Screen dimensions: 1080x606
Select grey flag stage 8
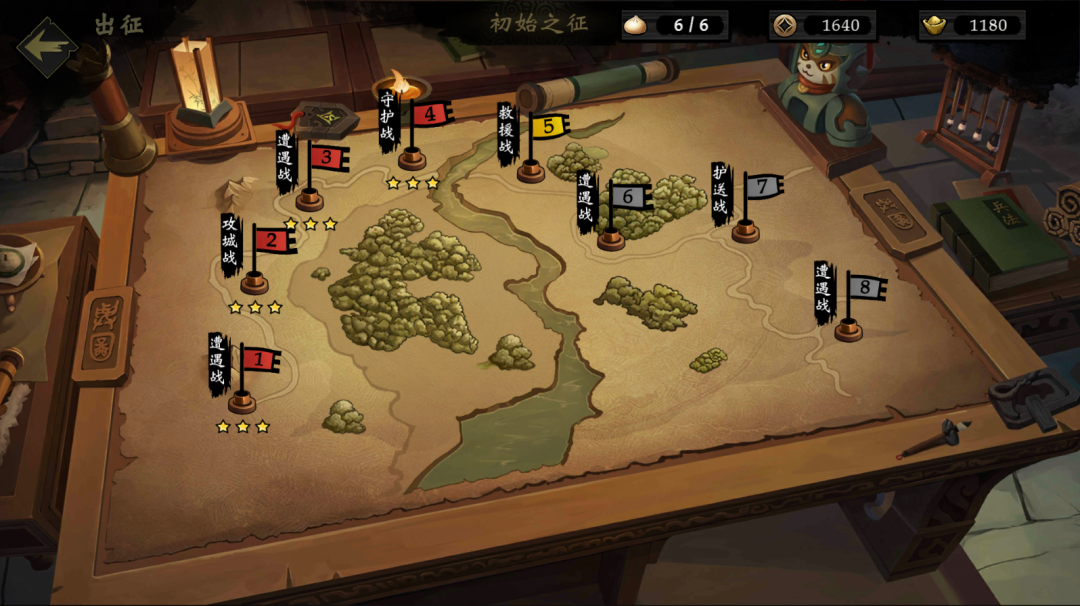[865, 289]
